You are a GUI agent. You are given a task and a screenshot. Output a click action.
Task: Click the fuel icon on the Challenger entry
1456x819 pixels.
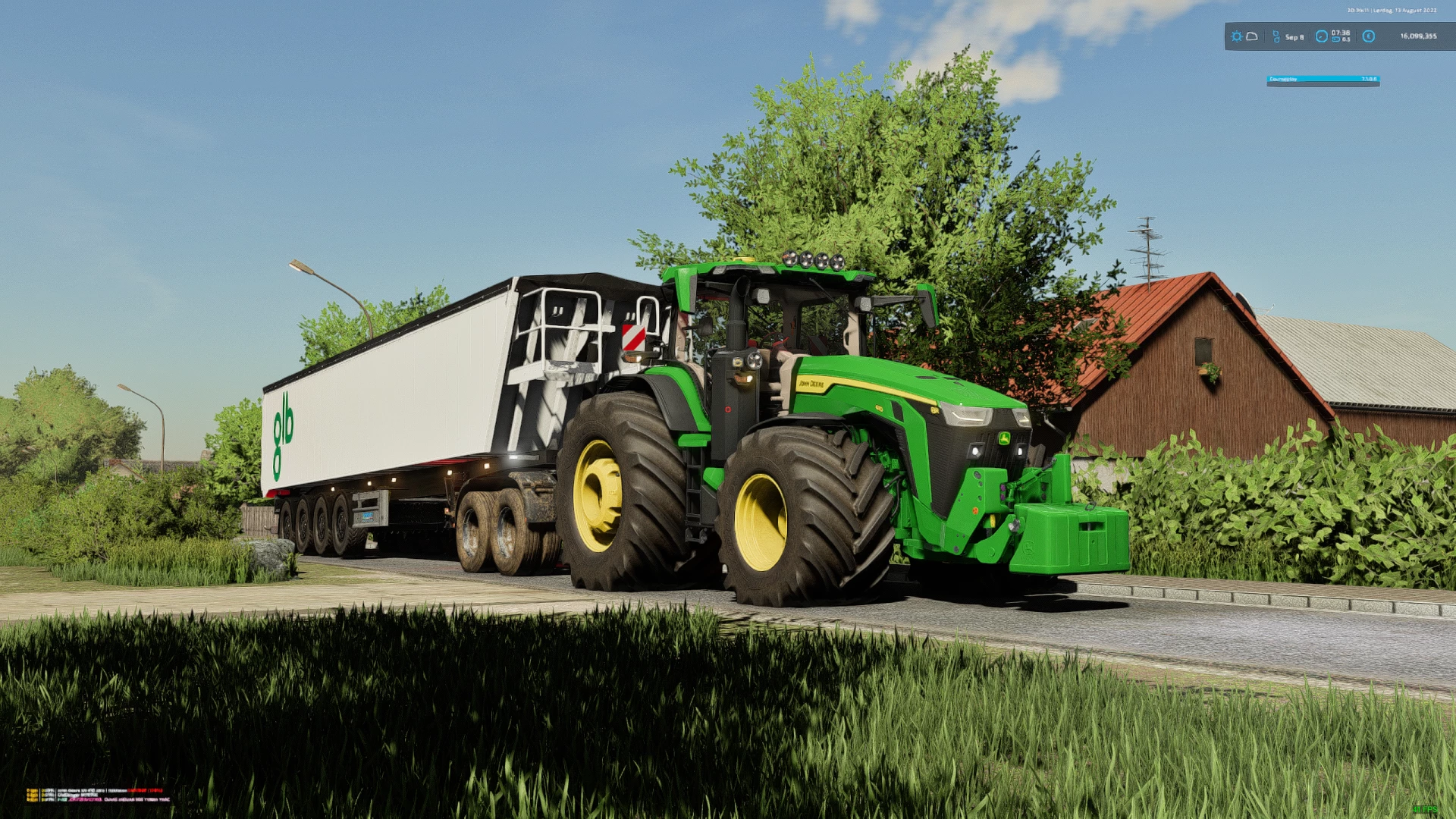click(33, 795)
